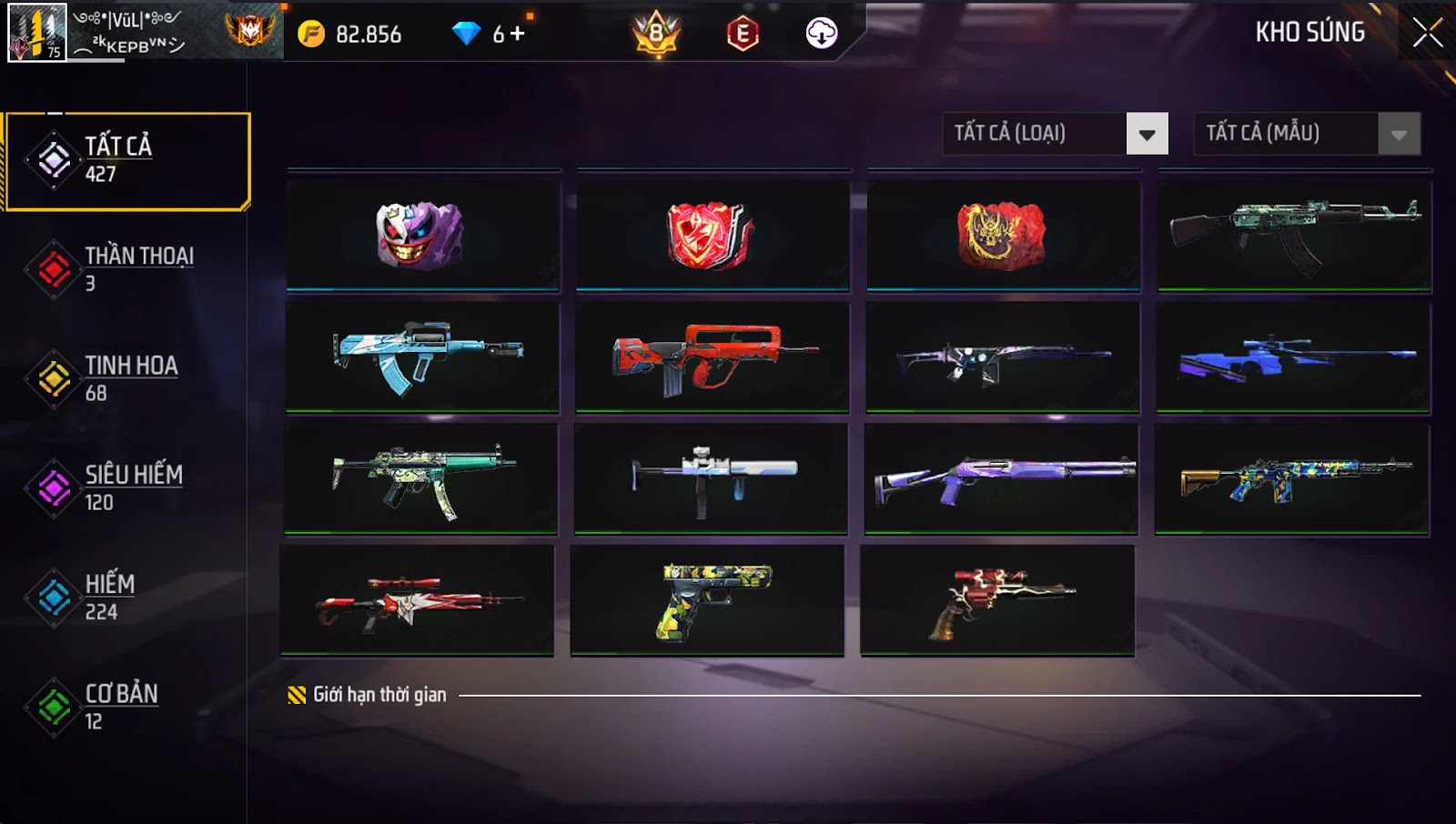Select the purple shotgun skin
The image size is (1456, 824).
[x=1001, y=477]
